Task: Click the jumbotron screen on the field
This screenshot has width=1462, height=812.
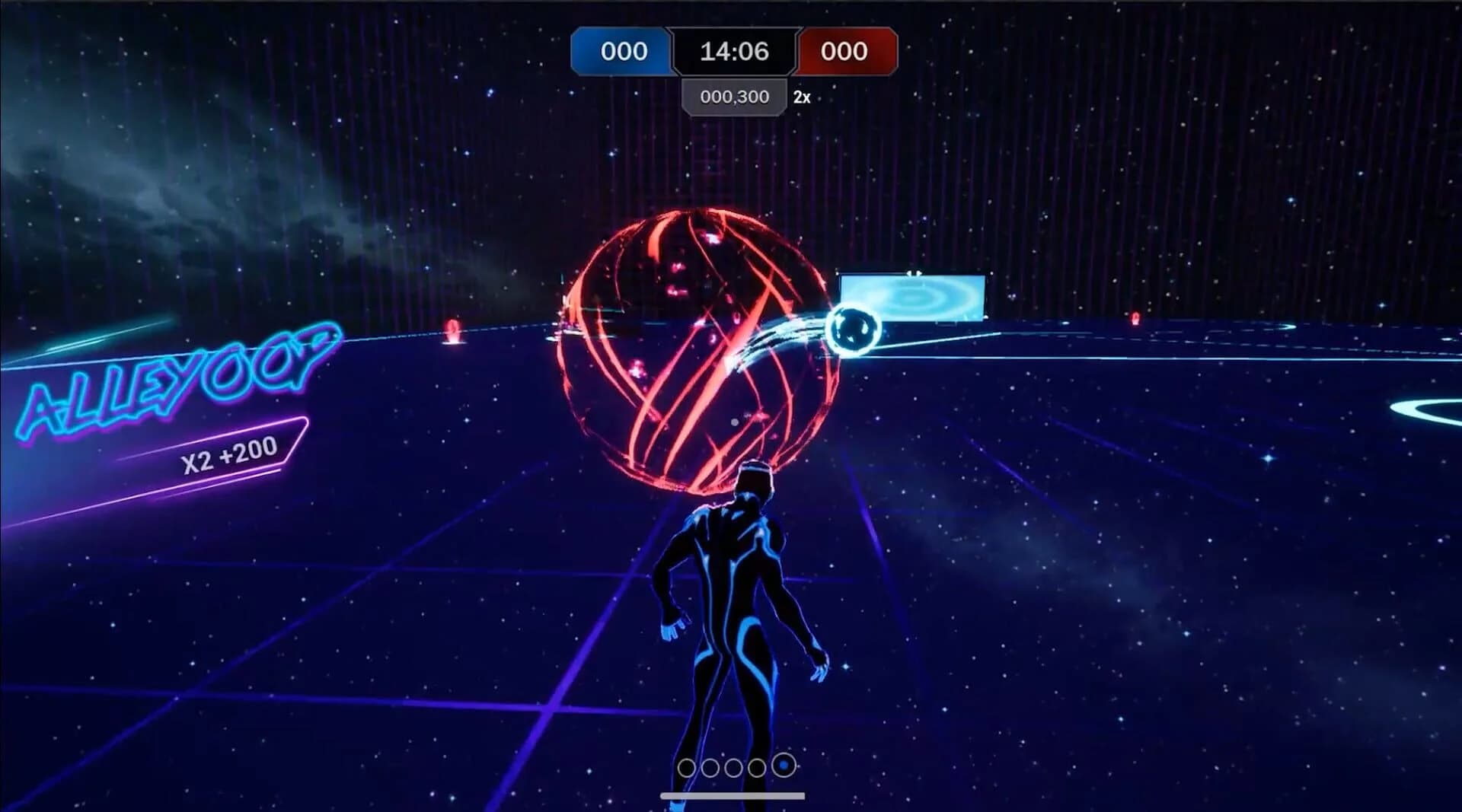Action: (911, 297)
